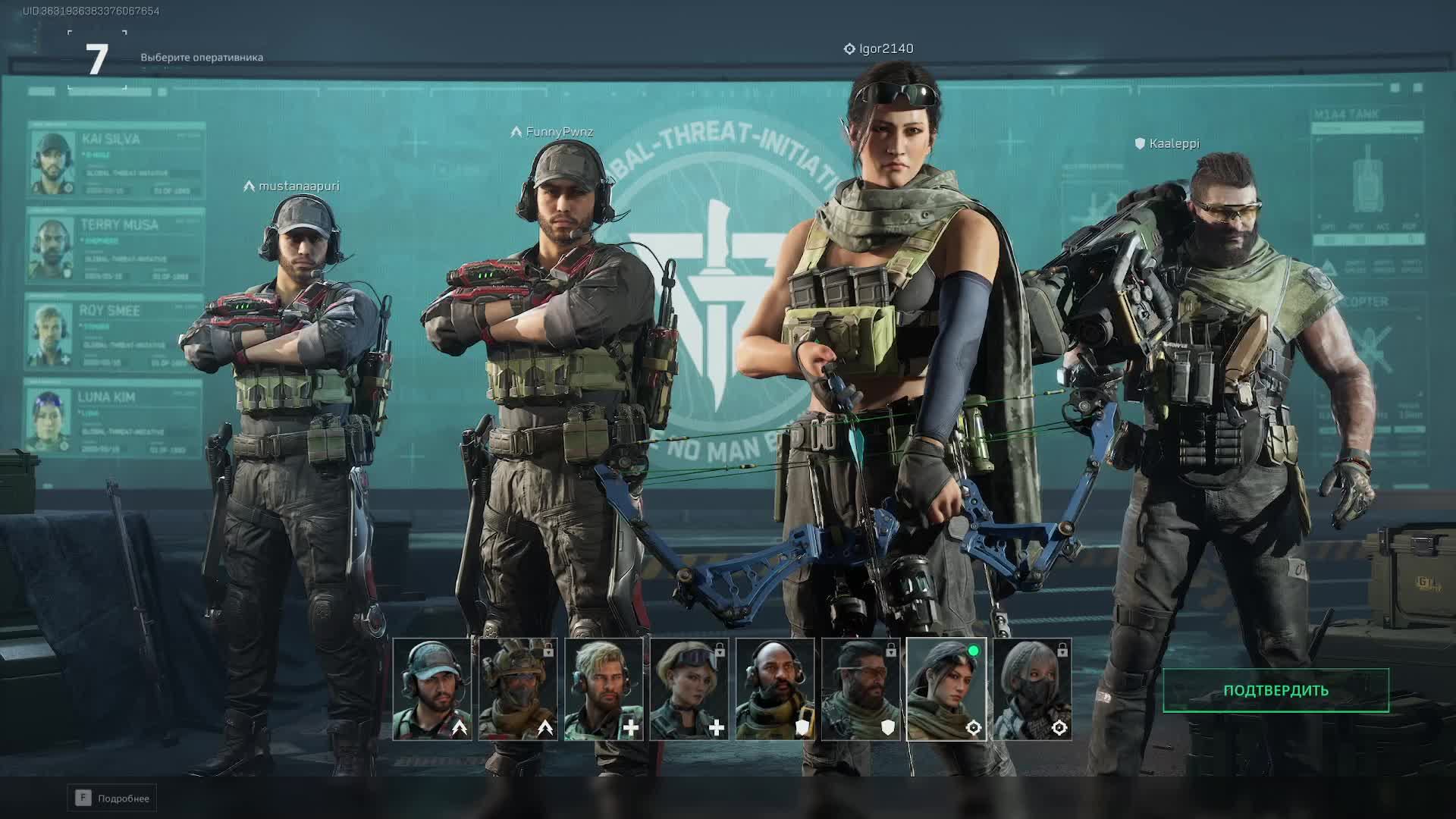Image resolution: width=1456 pixels, height=819 pixels.
Task: Pick the blond bearded medic operator
Action: (x=604, y=689)
